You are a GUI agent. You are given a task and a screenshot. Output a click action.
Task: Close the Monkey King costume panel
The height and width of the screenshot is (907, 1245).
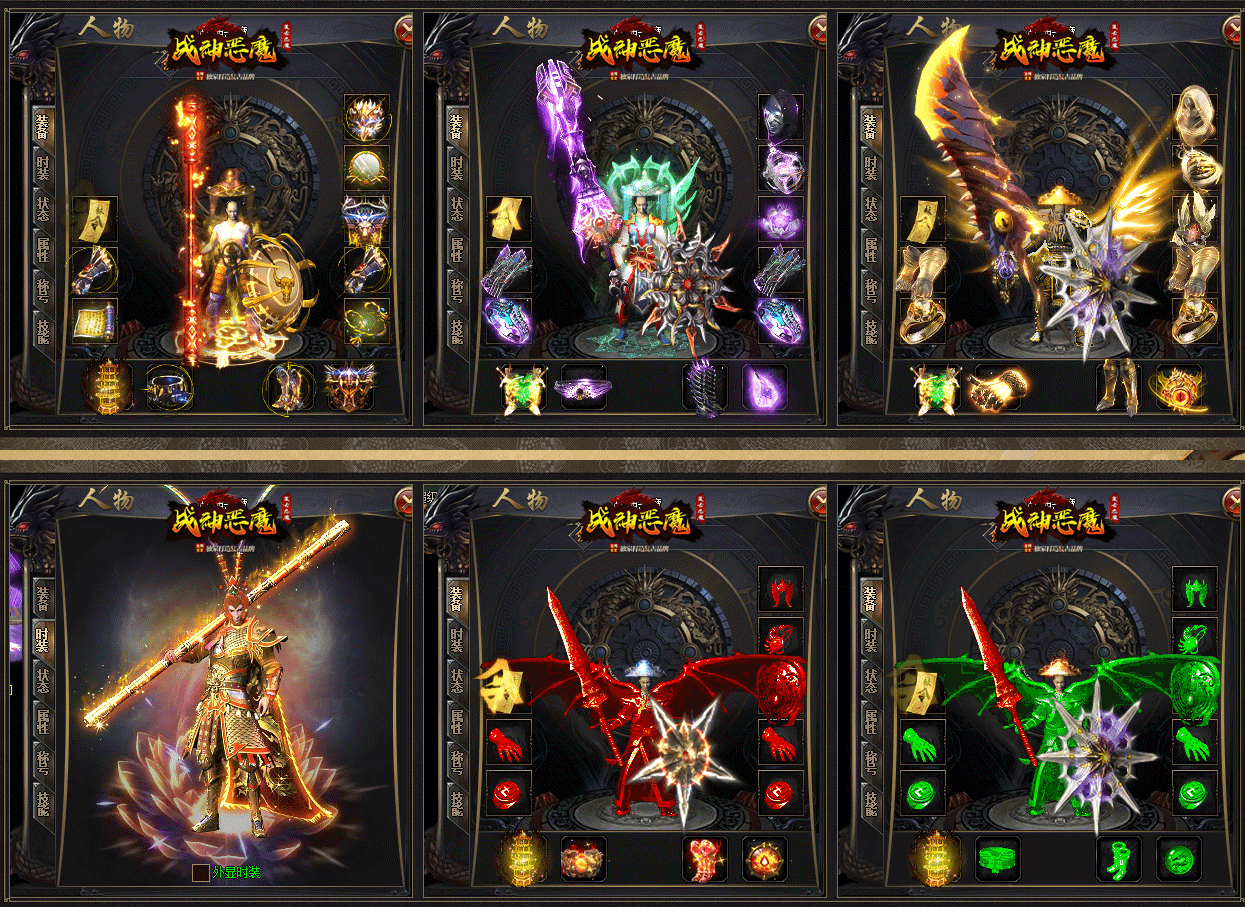[404, 501]
